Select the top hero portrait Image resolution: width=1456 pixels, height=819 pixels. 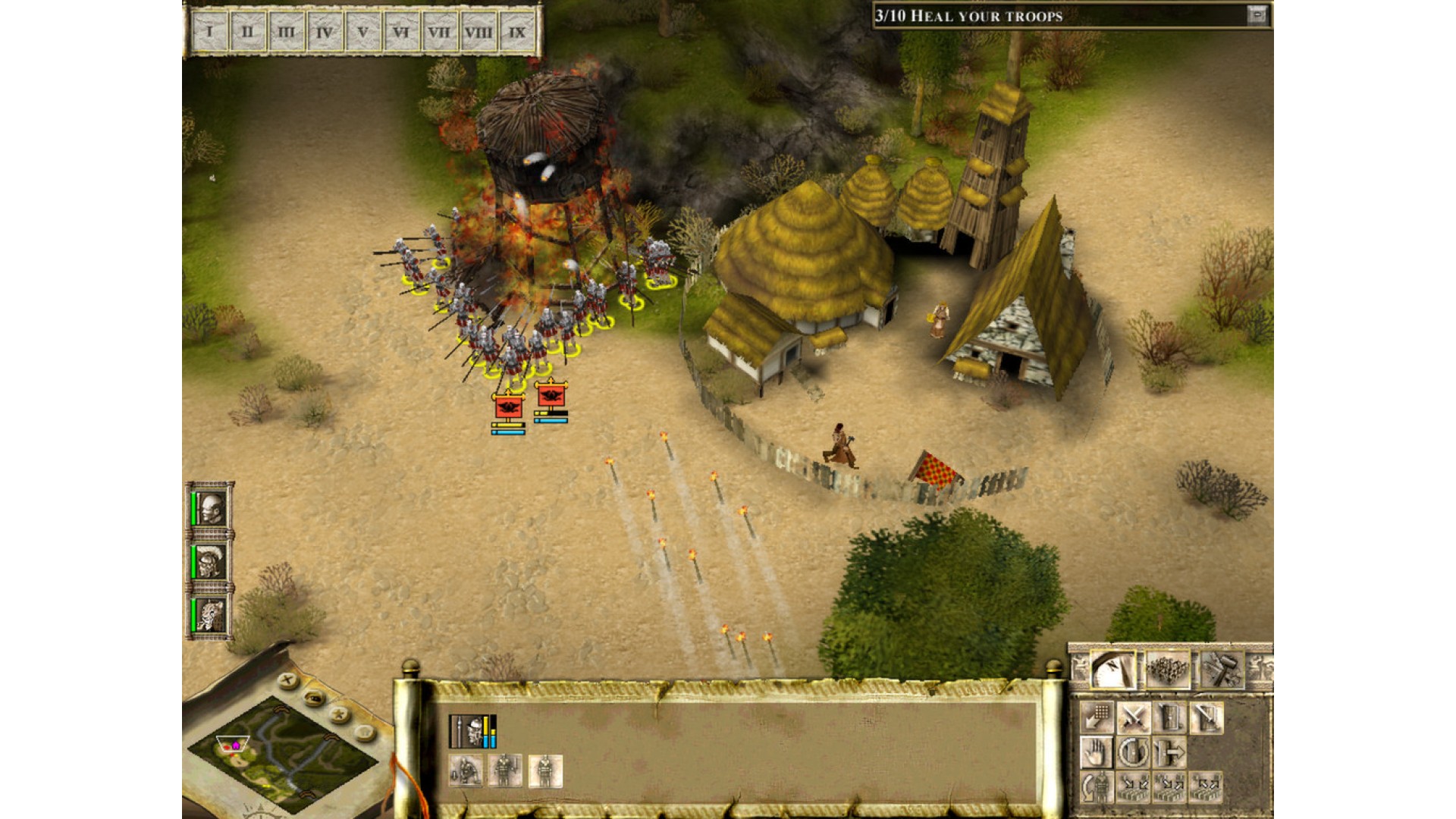(209, 509)
